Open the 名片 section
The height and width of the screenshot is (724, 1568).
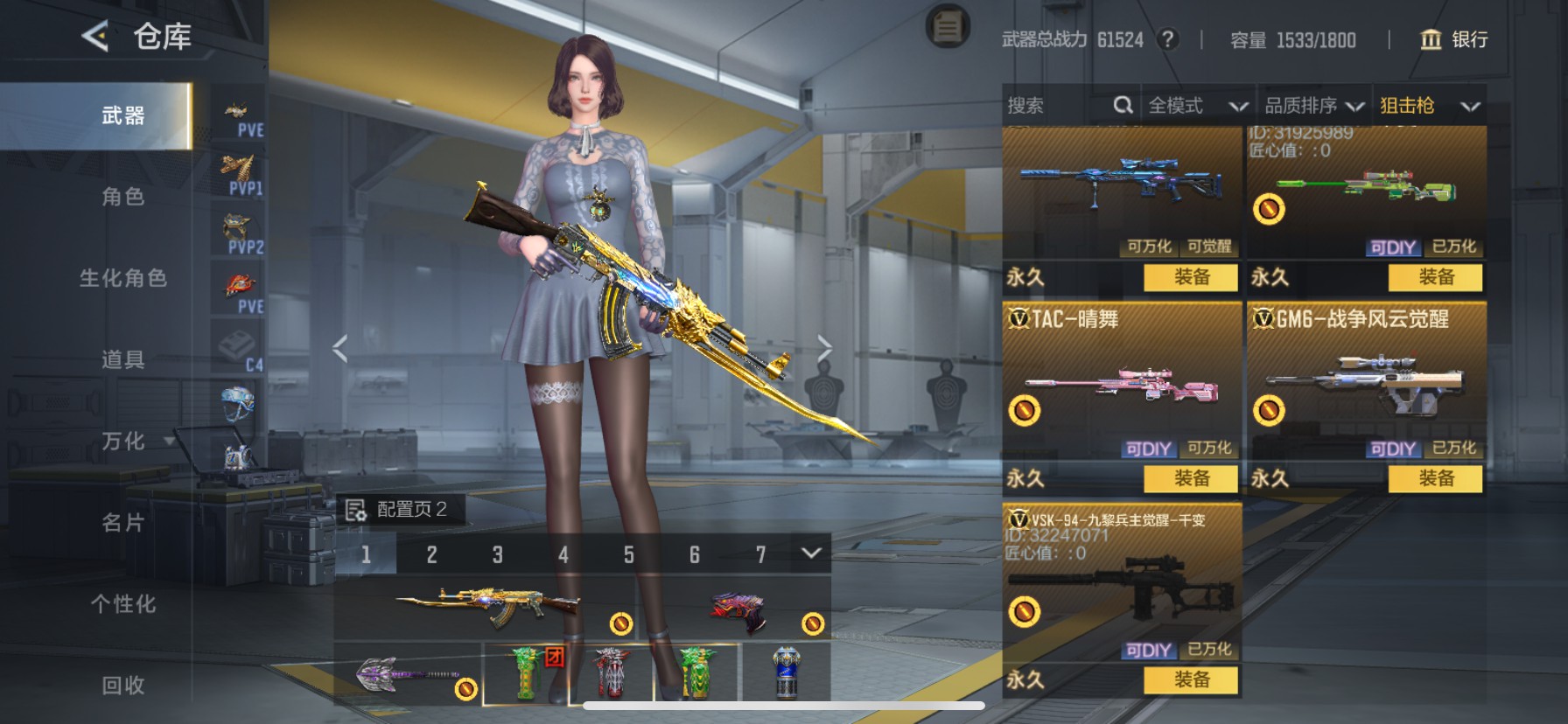pyautogui.click(x=122, y=523)
